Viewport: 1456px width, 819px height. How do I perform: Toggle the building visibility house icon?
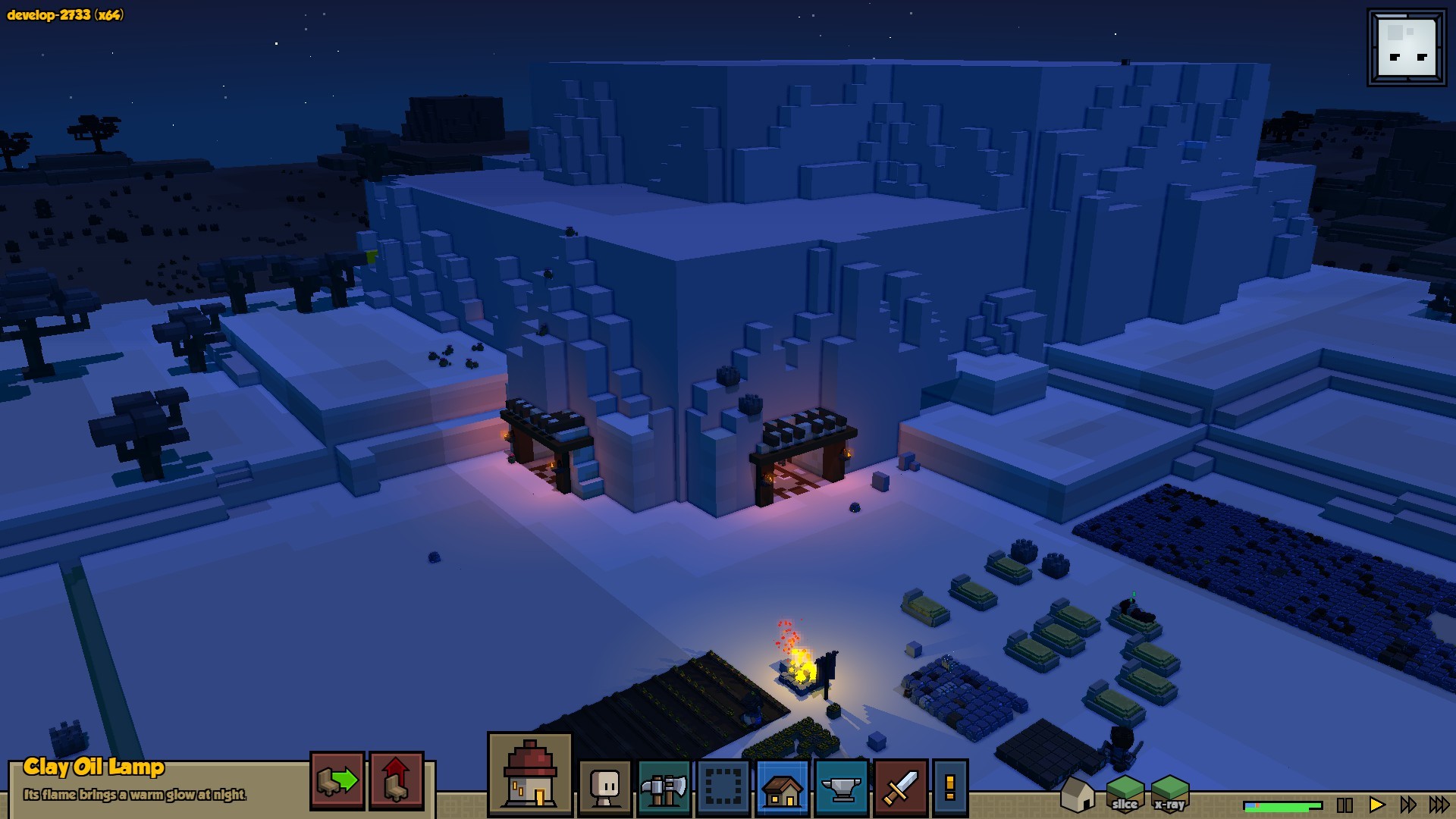[1077, 794]
